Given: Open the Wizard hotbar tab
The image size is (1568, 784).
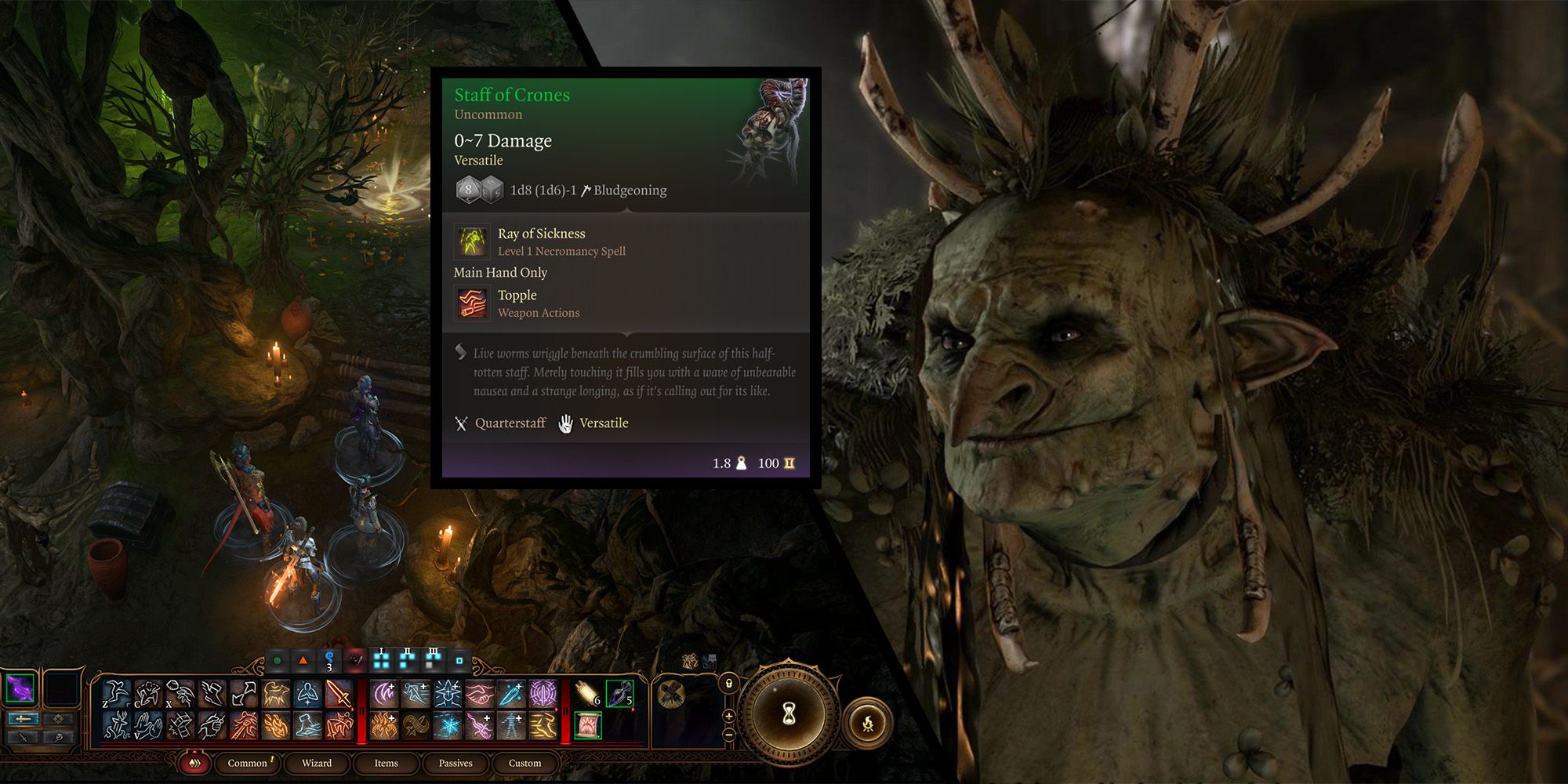Looking at the screenshot, I should tap(317, 763).
